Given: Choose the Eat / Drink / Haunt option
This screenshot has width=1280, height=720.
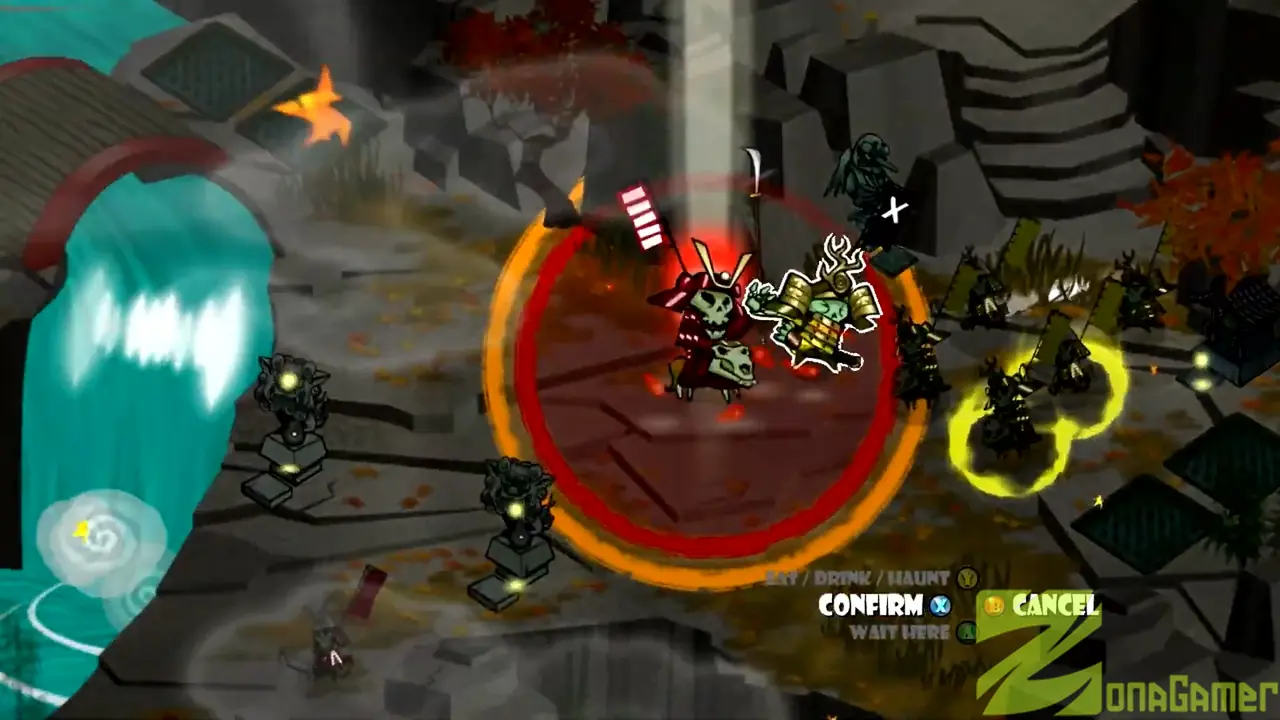Looking at the screenshot, I should (x=859, y=578).
